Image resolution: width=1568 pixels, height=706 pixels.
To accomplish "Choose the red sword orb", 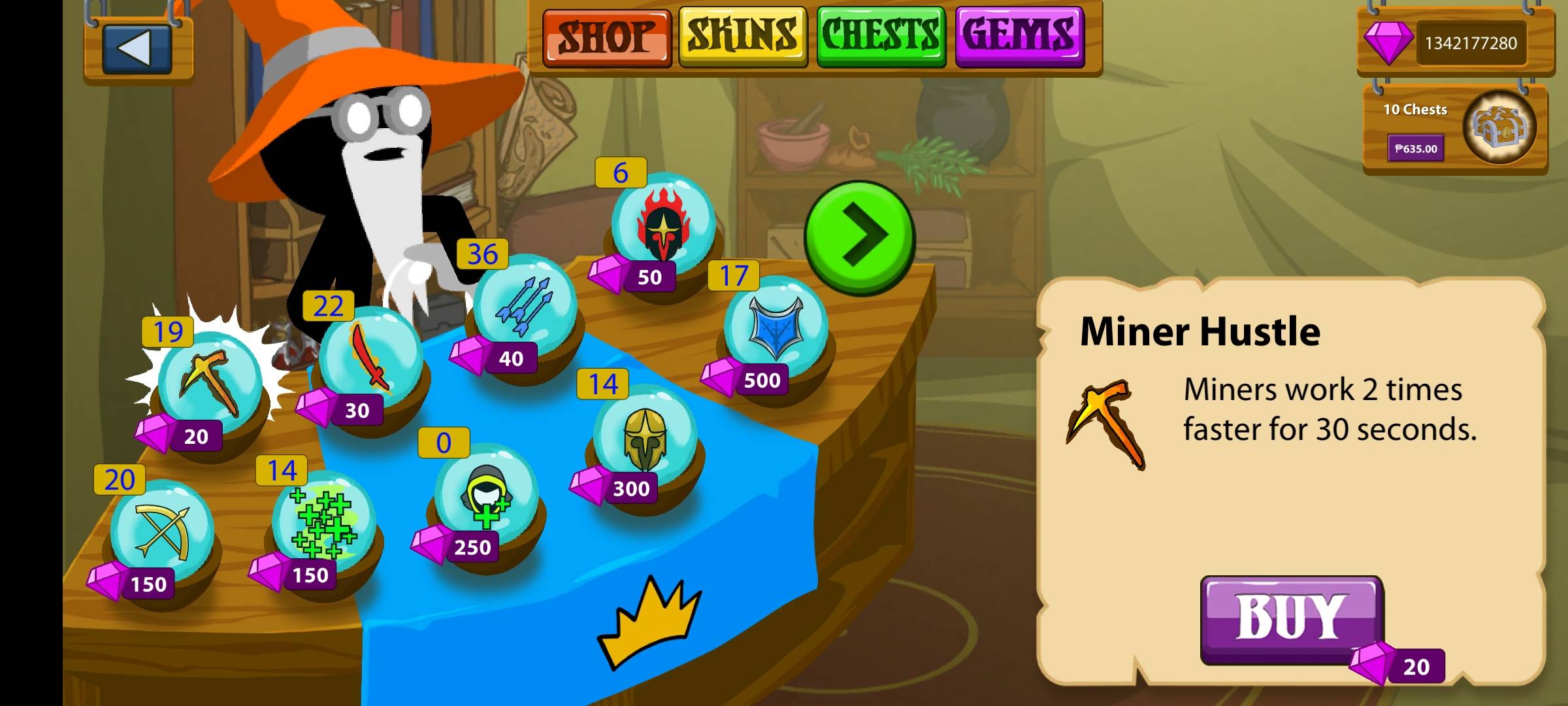I will 370,357.
